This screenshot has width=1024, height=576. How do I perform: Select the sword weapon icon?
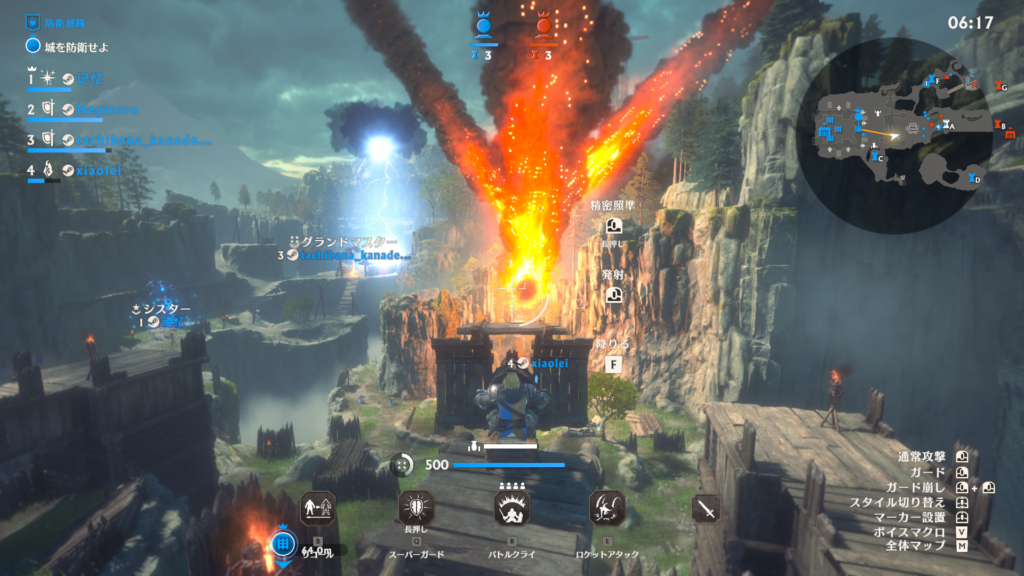click(706, 508)
